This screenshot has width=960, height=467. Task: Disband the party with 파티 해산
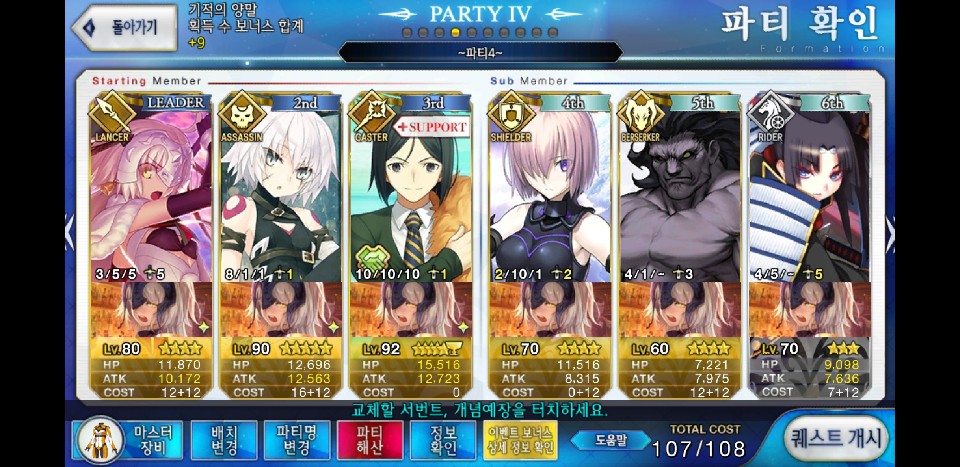[x=355, y=438]
